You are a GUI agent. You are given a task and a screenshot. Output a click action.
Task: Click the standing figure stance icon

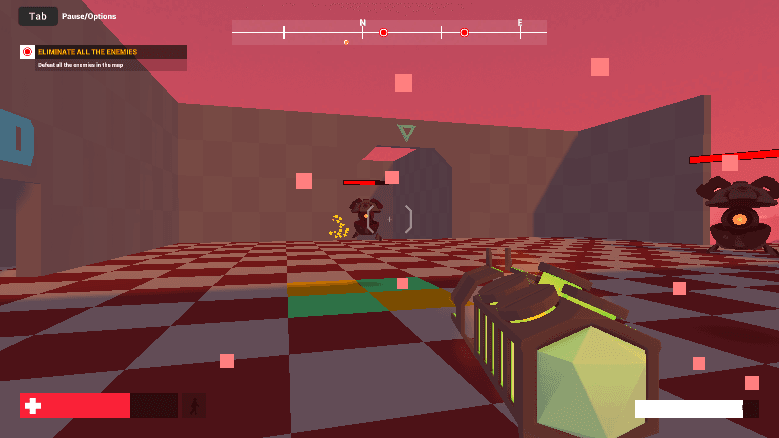pos(194,405)
